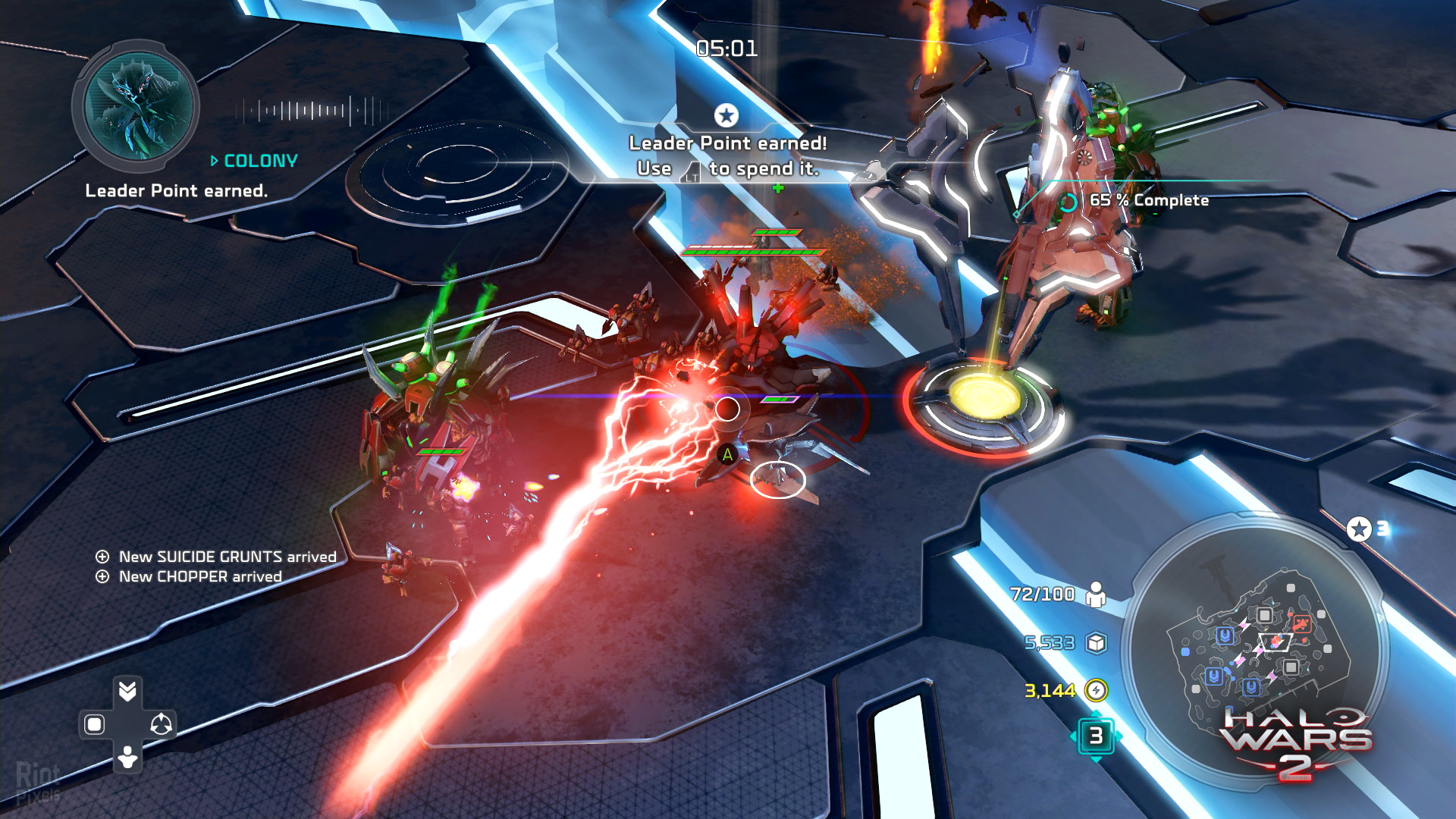This screenshot has width=1456, height=819.
Task: Click the tech level 3 indicator
Action: pos(1096,736)
